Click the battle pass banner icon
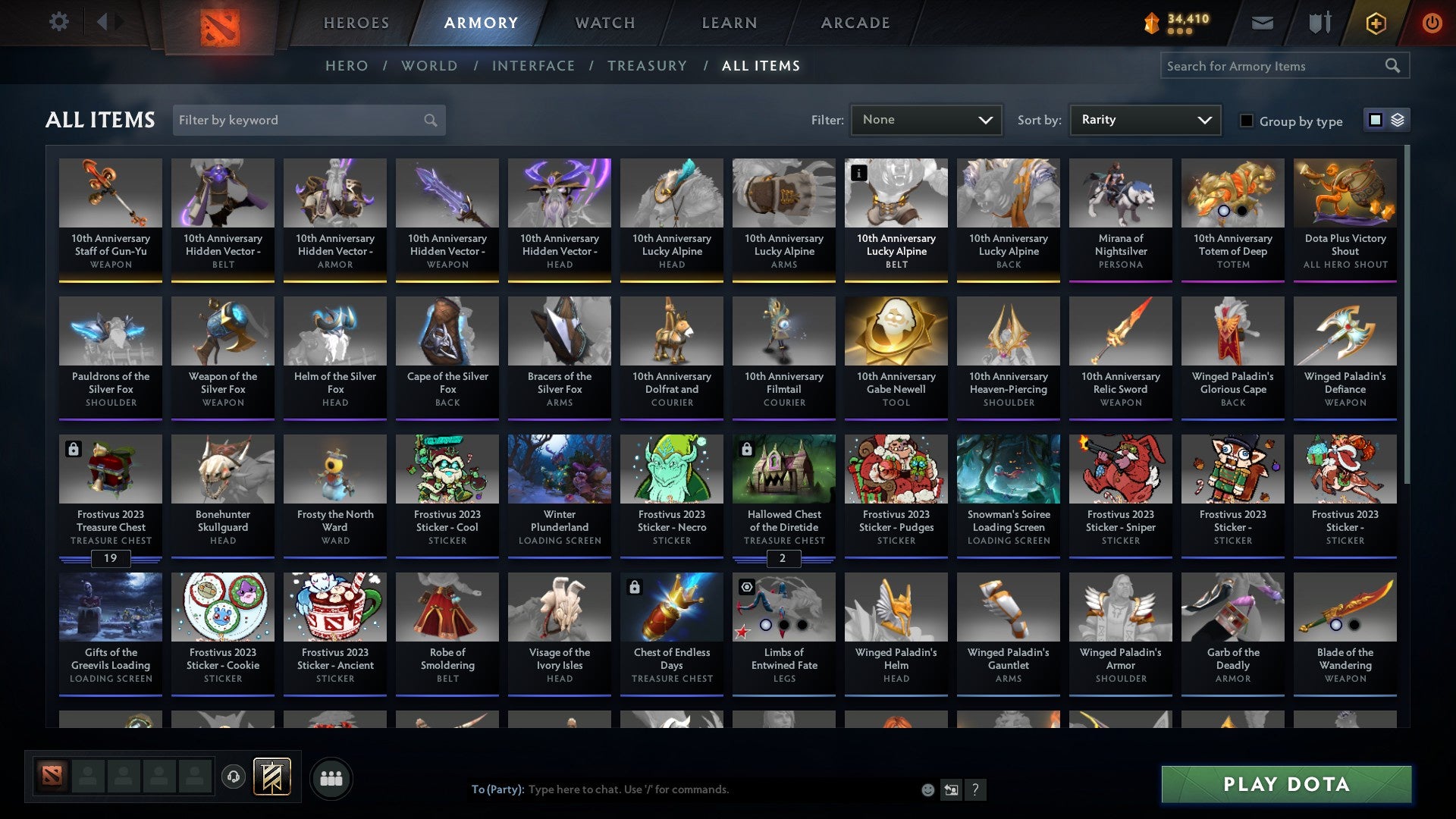 (x=273, y=777)
